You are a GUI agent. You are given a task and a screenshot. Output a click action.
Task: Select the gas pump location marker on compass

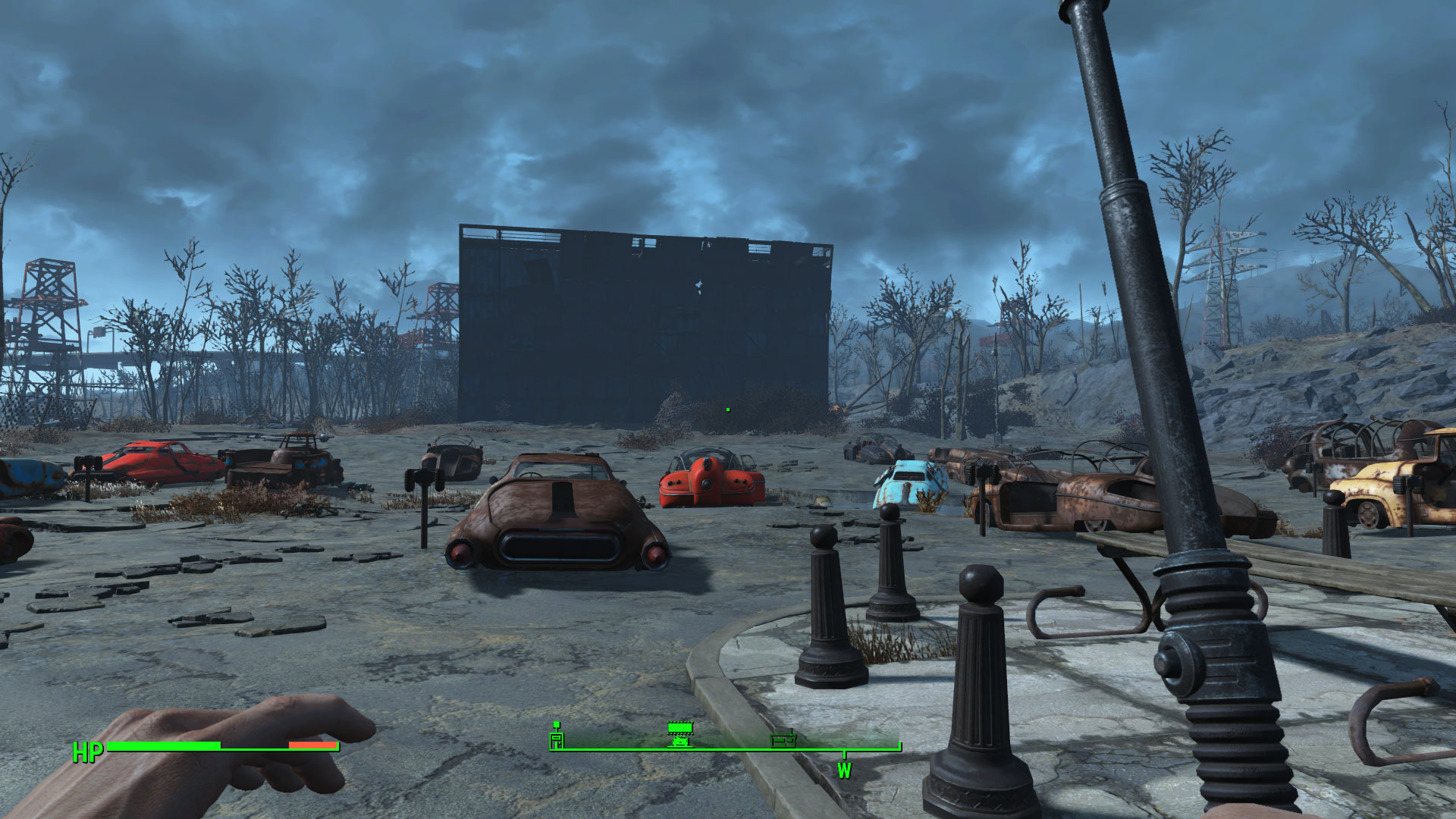tap(557, 736)
